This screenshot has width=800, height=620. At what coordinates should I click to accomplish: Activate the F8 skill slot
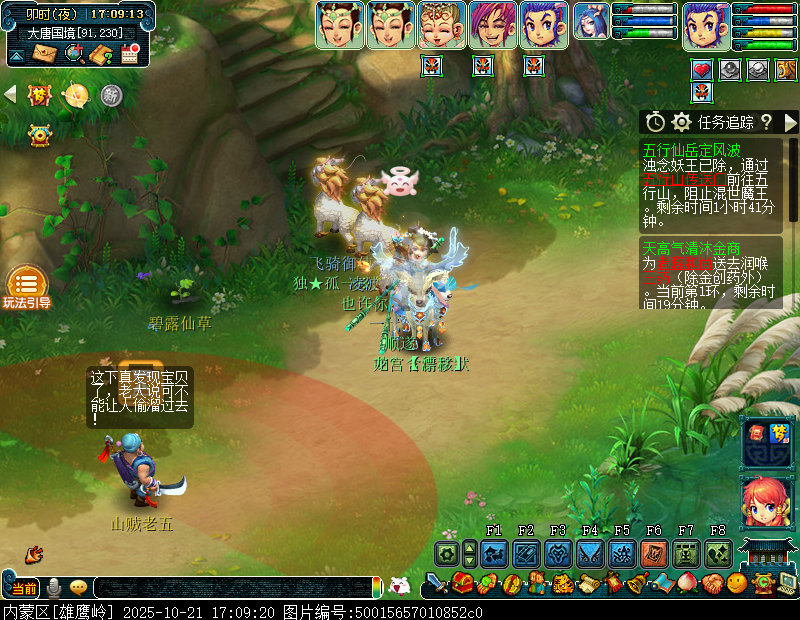tap(718, 554)
